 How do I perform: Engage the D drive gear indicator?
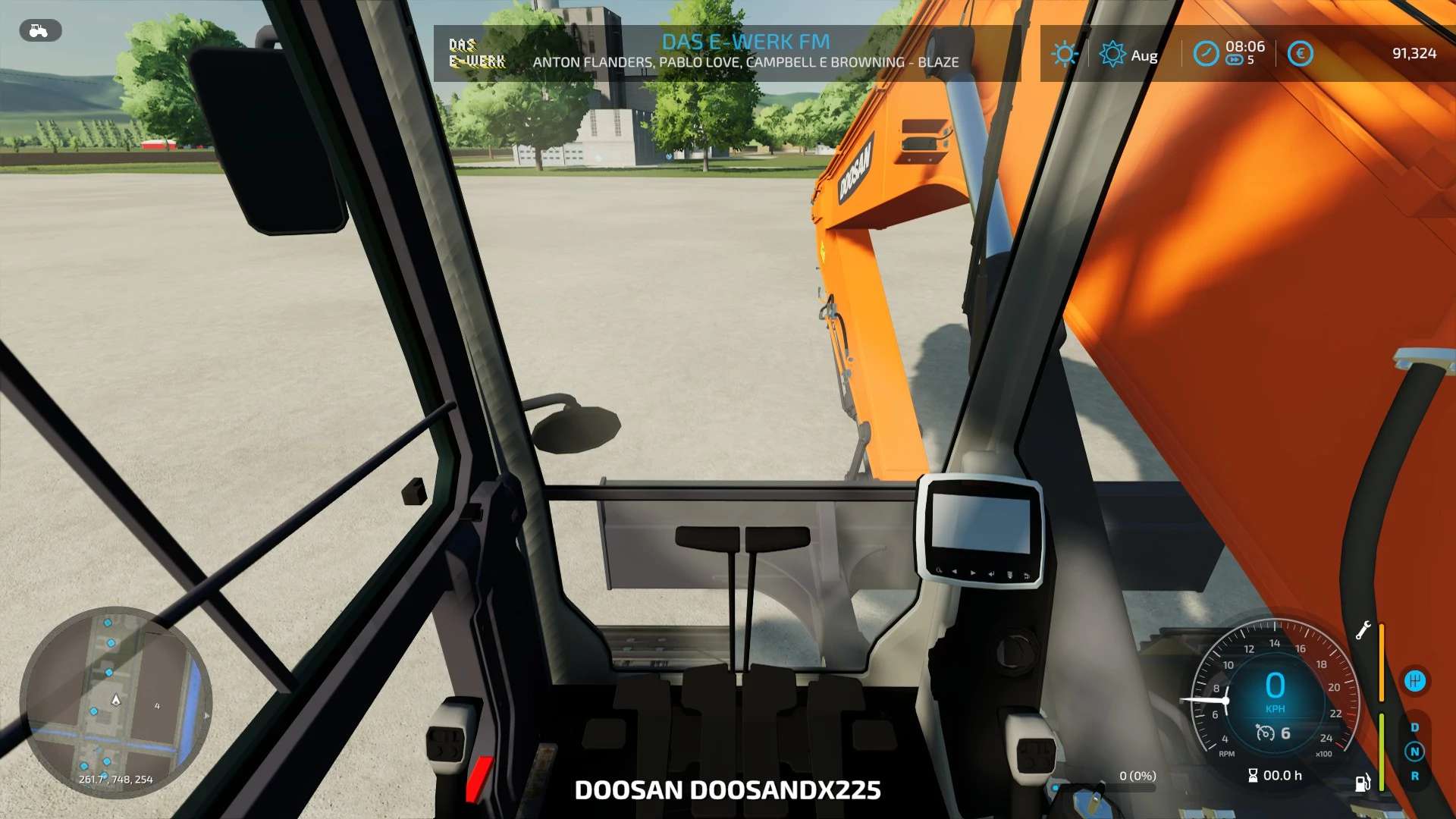[1415, 726]
